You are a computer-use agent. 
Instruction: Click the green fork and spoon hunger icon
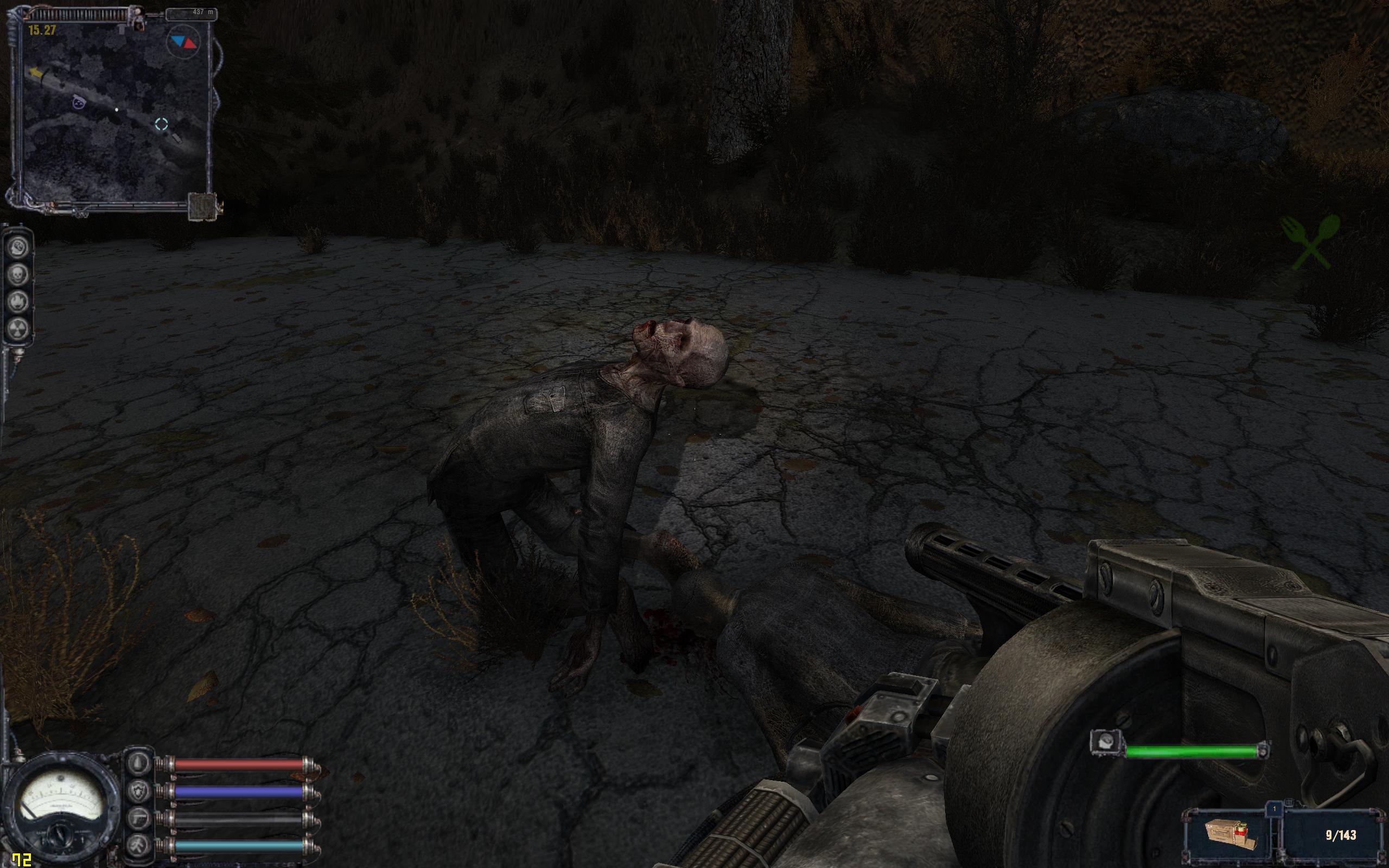(x=1310, y=242)
